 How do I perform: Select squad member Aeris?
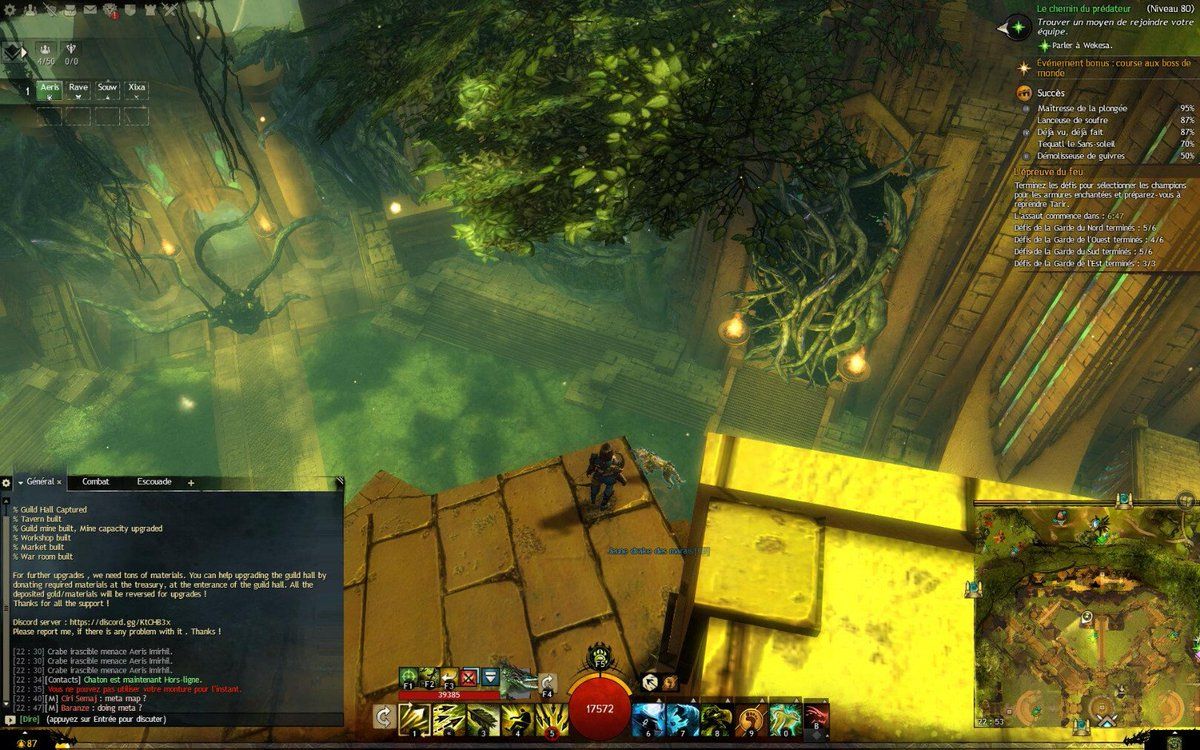tap(50, 89)
